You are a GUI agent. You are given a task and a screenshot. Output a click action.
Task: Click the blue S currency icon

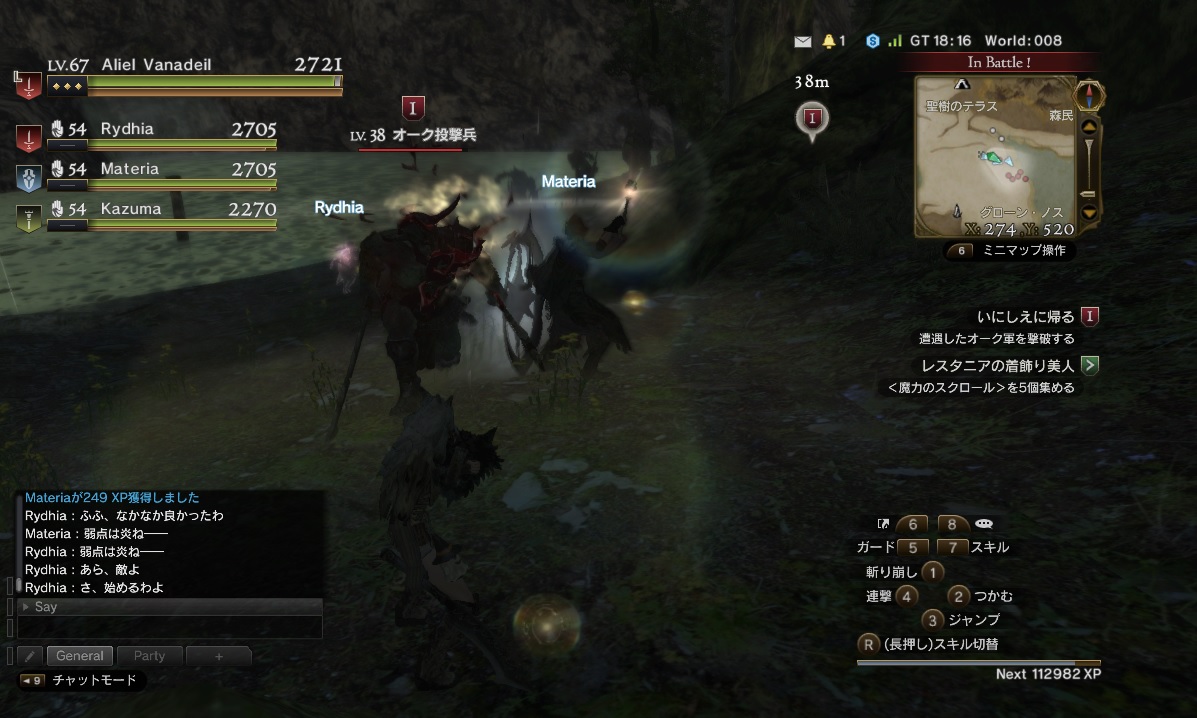pyautogui.click(x=873, y=41)
